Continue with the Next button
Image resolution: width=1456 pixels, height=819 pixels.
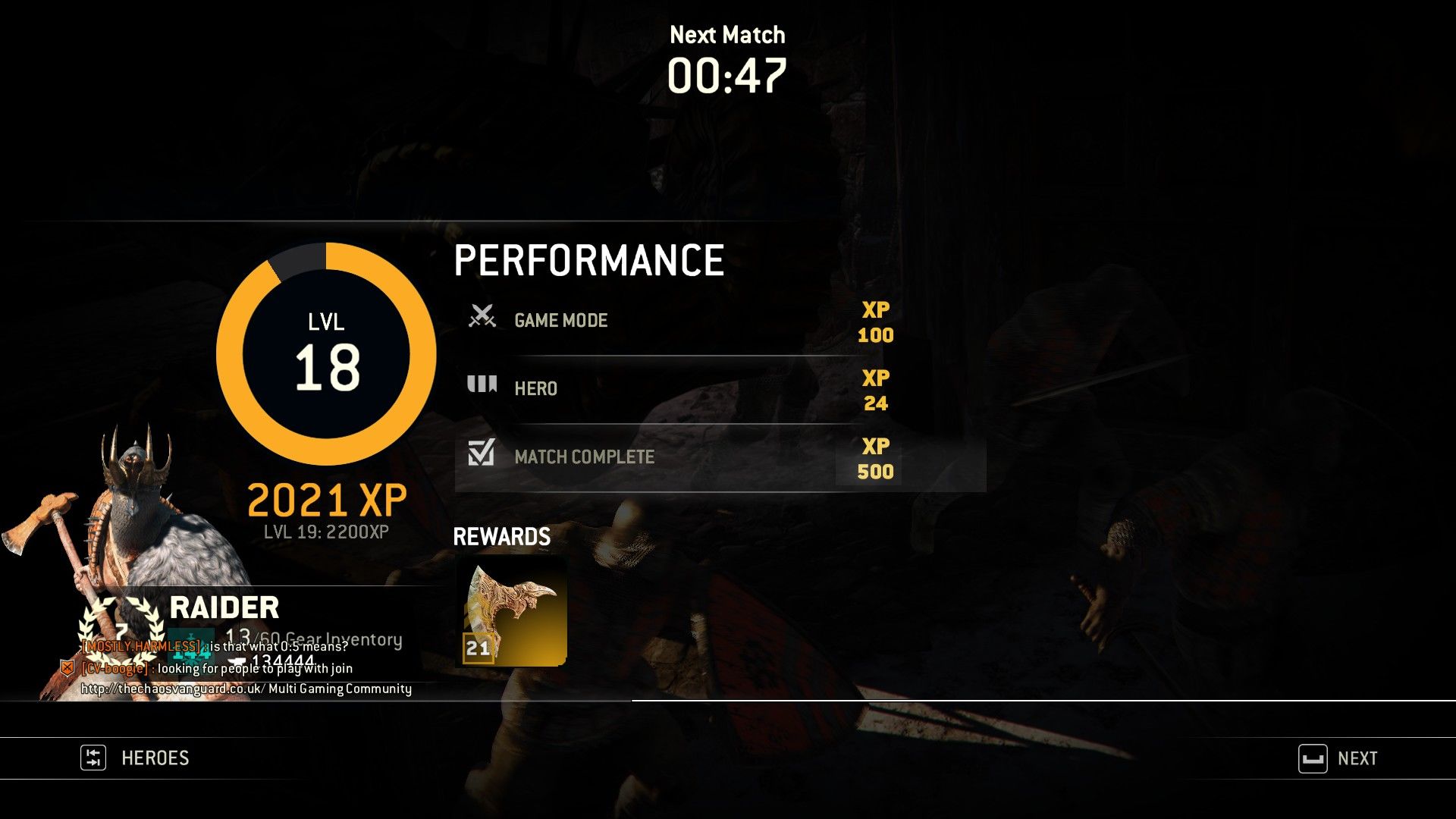1339,758
